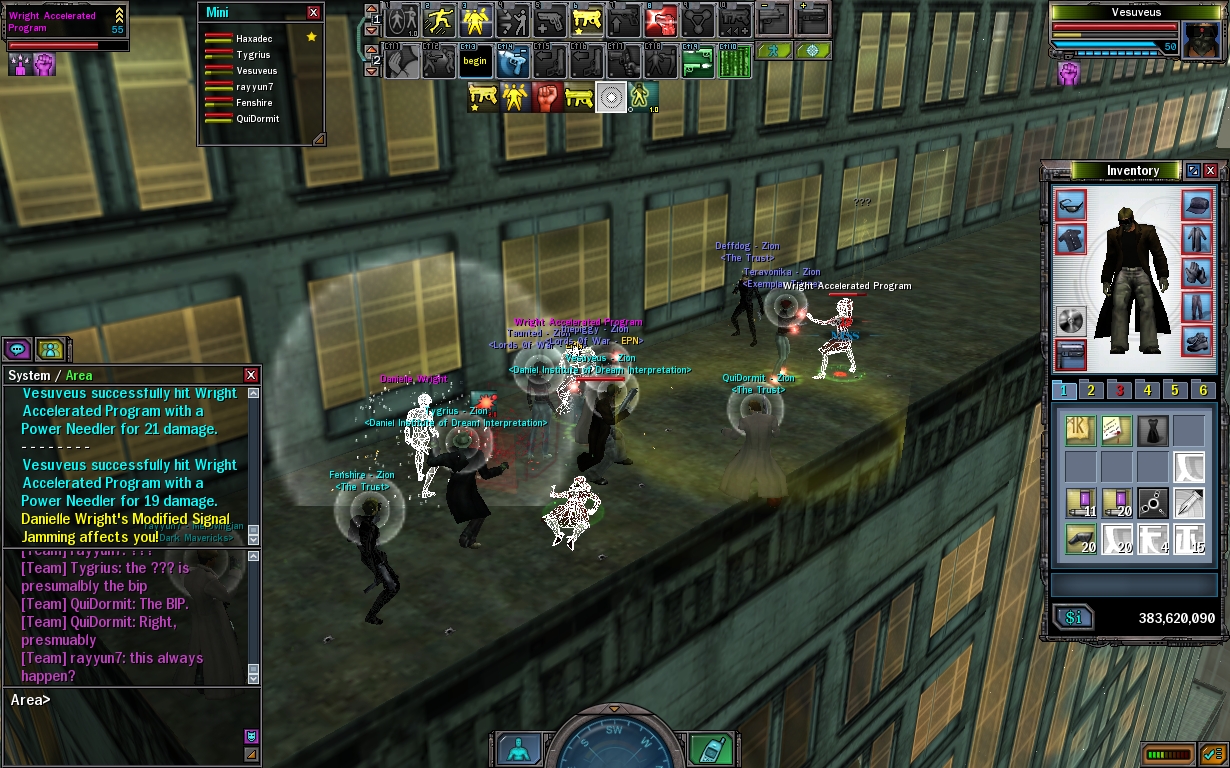Select the sunglasses equipment slot
The height and width of the screenshot is (768, 1230).
click(x=1071, y=206)
